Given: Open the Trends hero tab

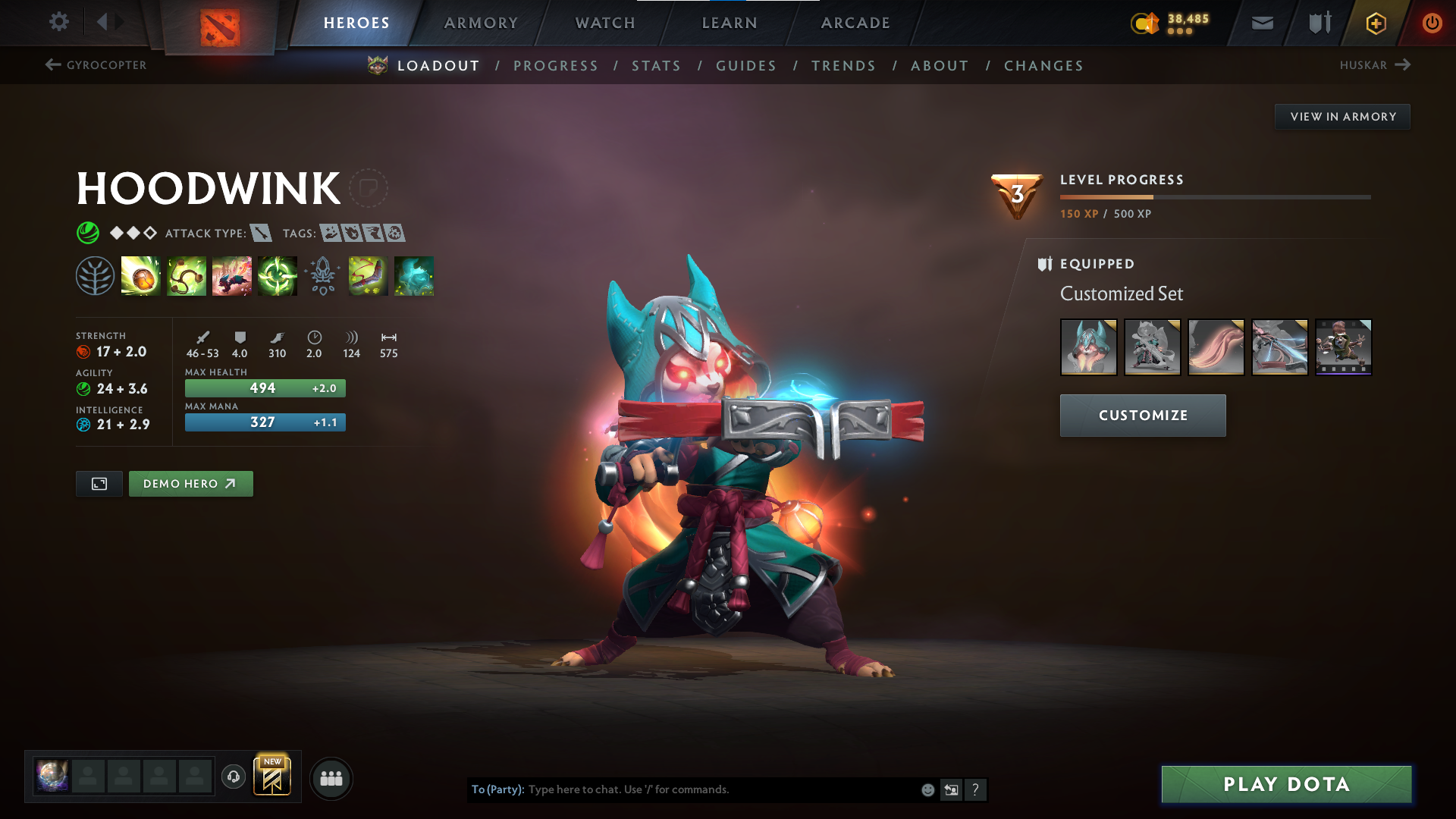Looking at the screenshot, I should point(843,66).
